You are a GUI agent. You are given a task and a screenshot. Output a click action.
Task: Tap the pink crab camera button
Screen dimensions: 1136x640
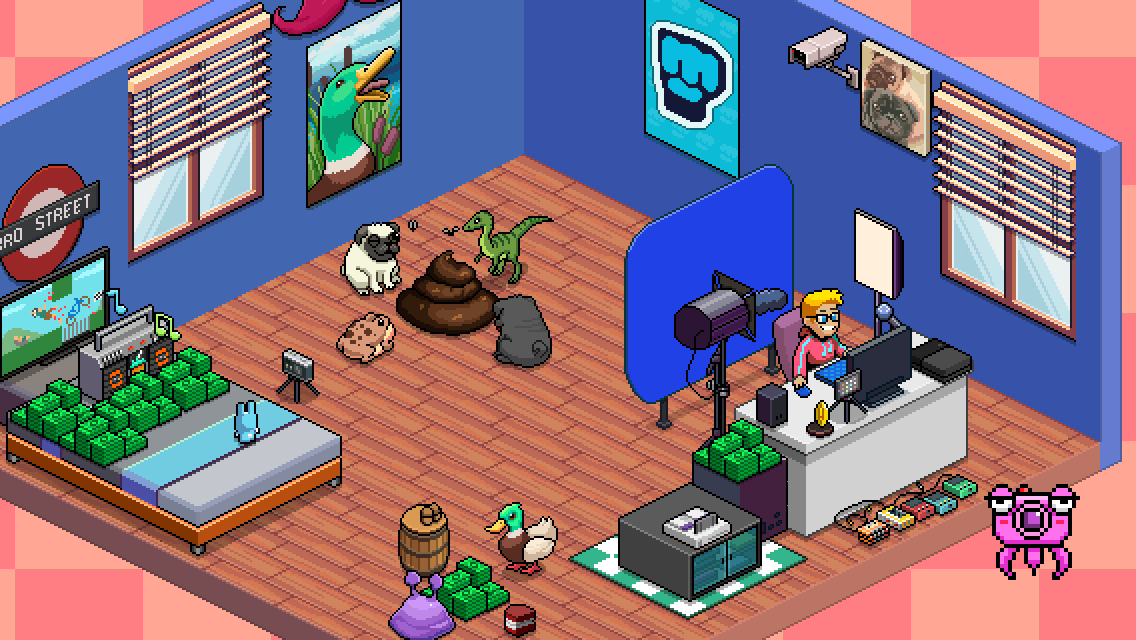coord(1026,524)
